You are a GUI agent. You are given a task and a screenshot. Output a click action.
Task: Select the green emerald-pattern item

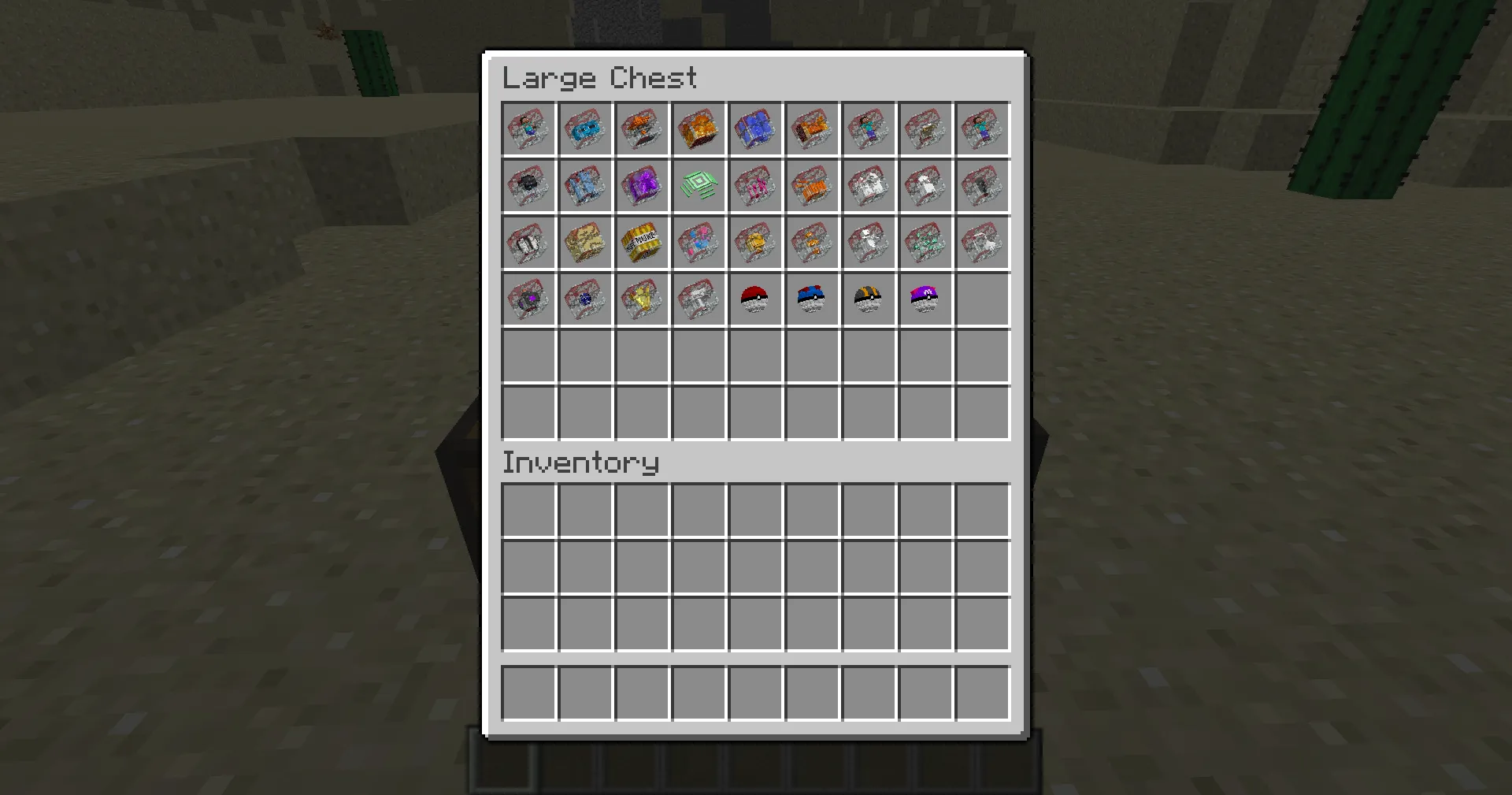[x=699, y=186]
